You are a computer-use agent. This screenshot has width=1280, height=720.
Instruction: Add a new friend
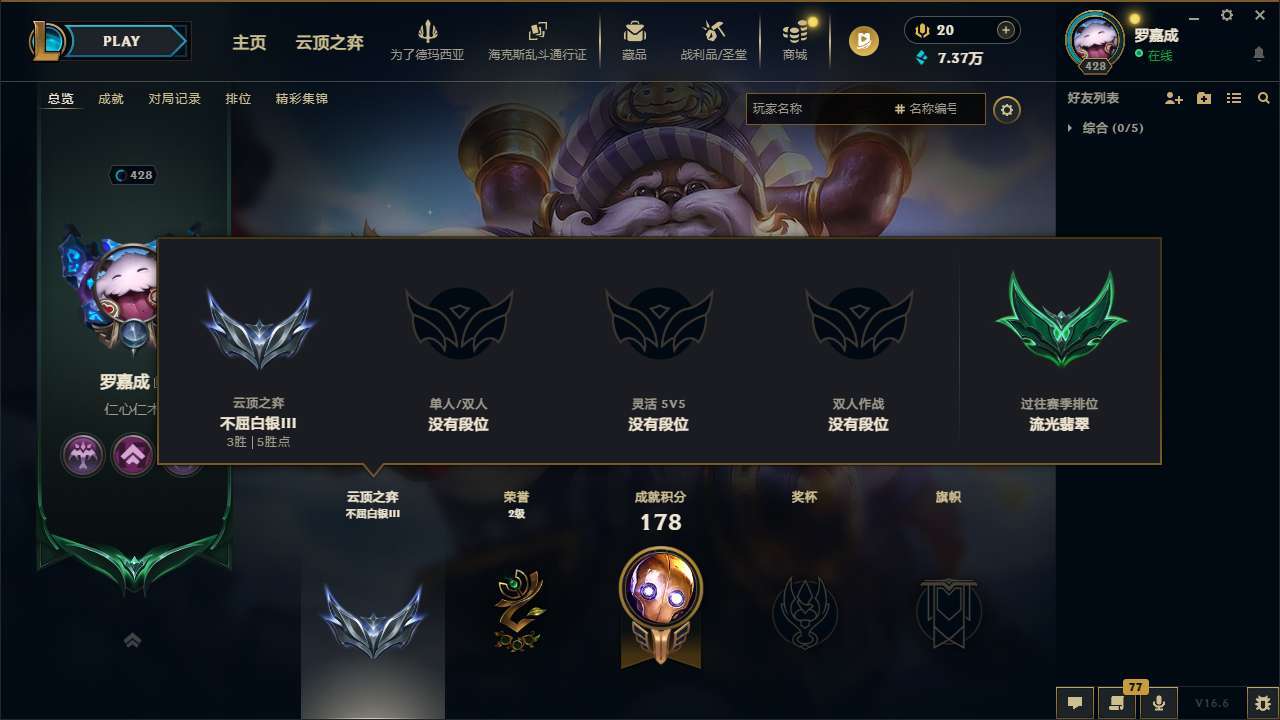coord(1174,98)
